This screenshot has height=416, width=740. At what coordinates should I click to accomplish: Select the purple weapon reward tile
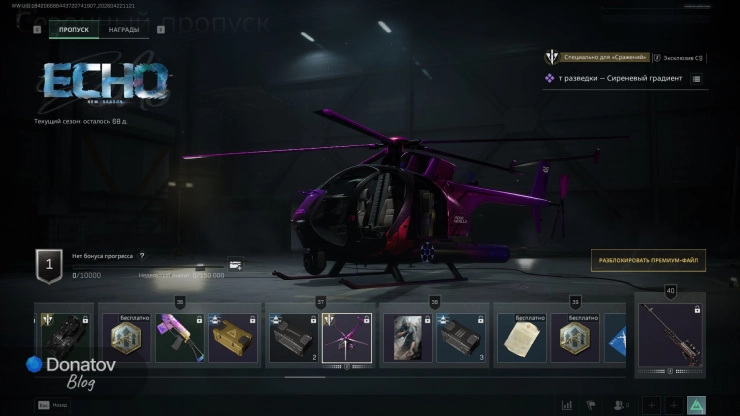coord(180,338)
